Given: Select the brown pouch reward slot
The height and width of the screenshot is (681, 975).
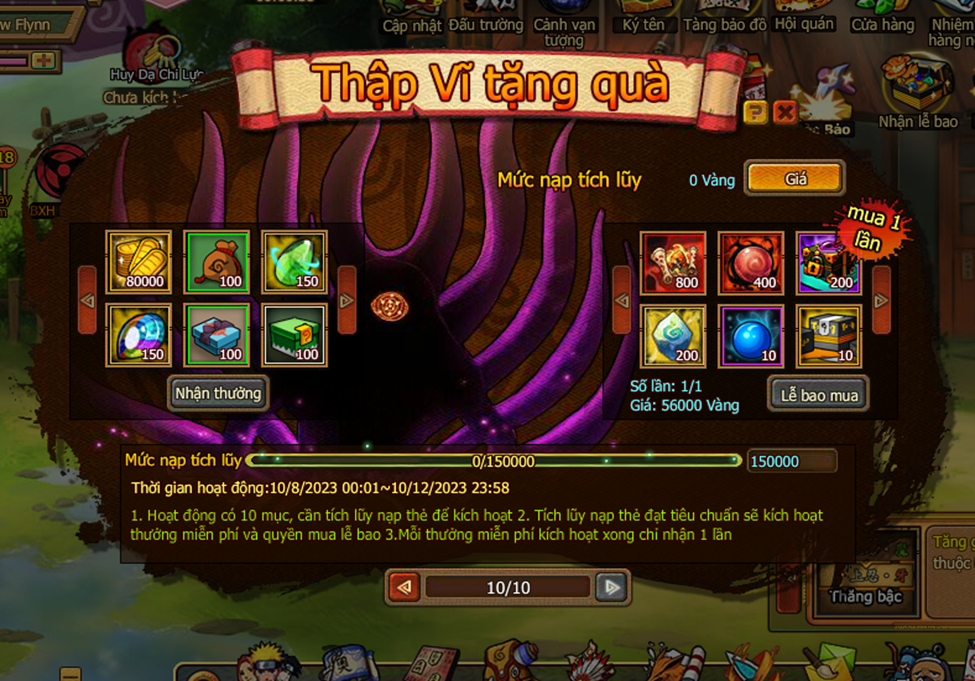Looking at the screenshot, I should tap(217, 262).
